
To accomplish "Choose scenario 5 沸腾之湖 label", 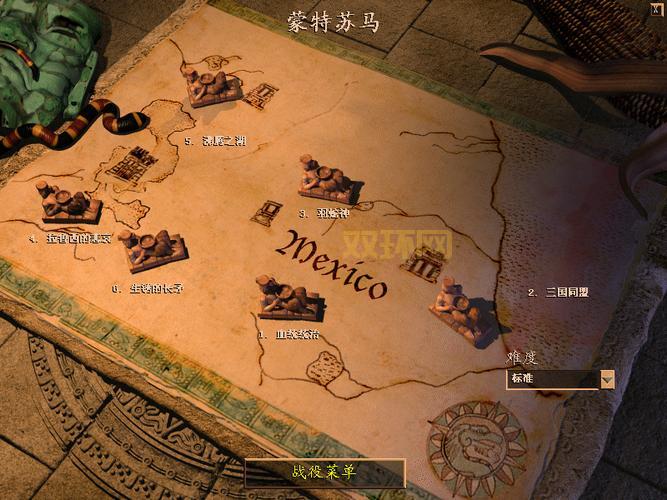I will click(215, 140).
